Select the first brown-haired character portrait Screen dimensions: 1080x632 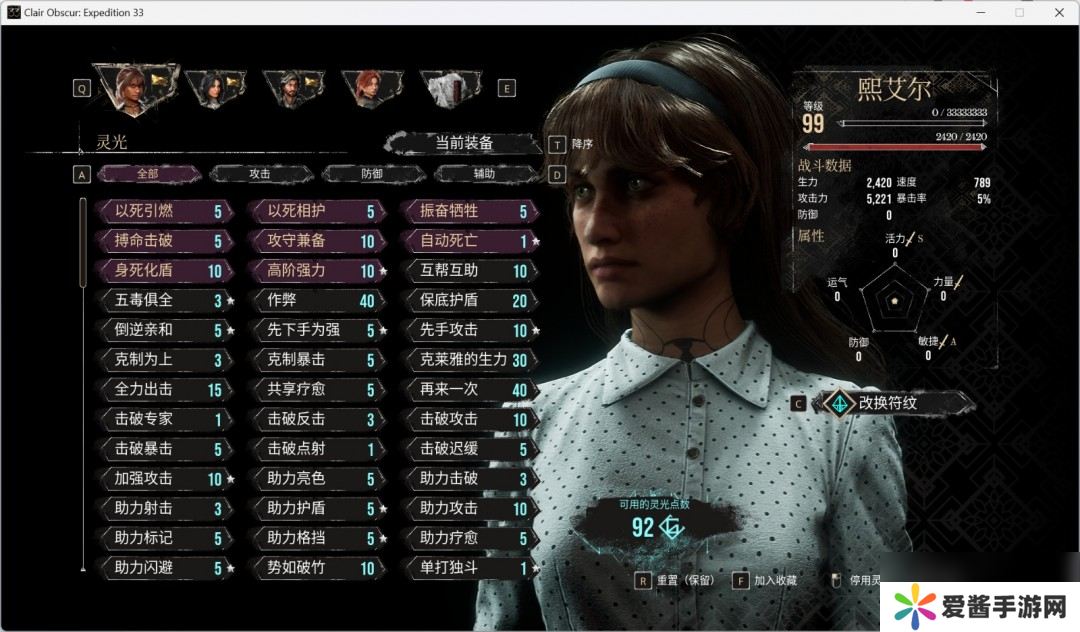[134, 87]
